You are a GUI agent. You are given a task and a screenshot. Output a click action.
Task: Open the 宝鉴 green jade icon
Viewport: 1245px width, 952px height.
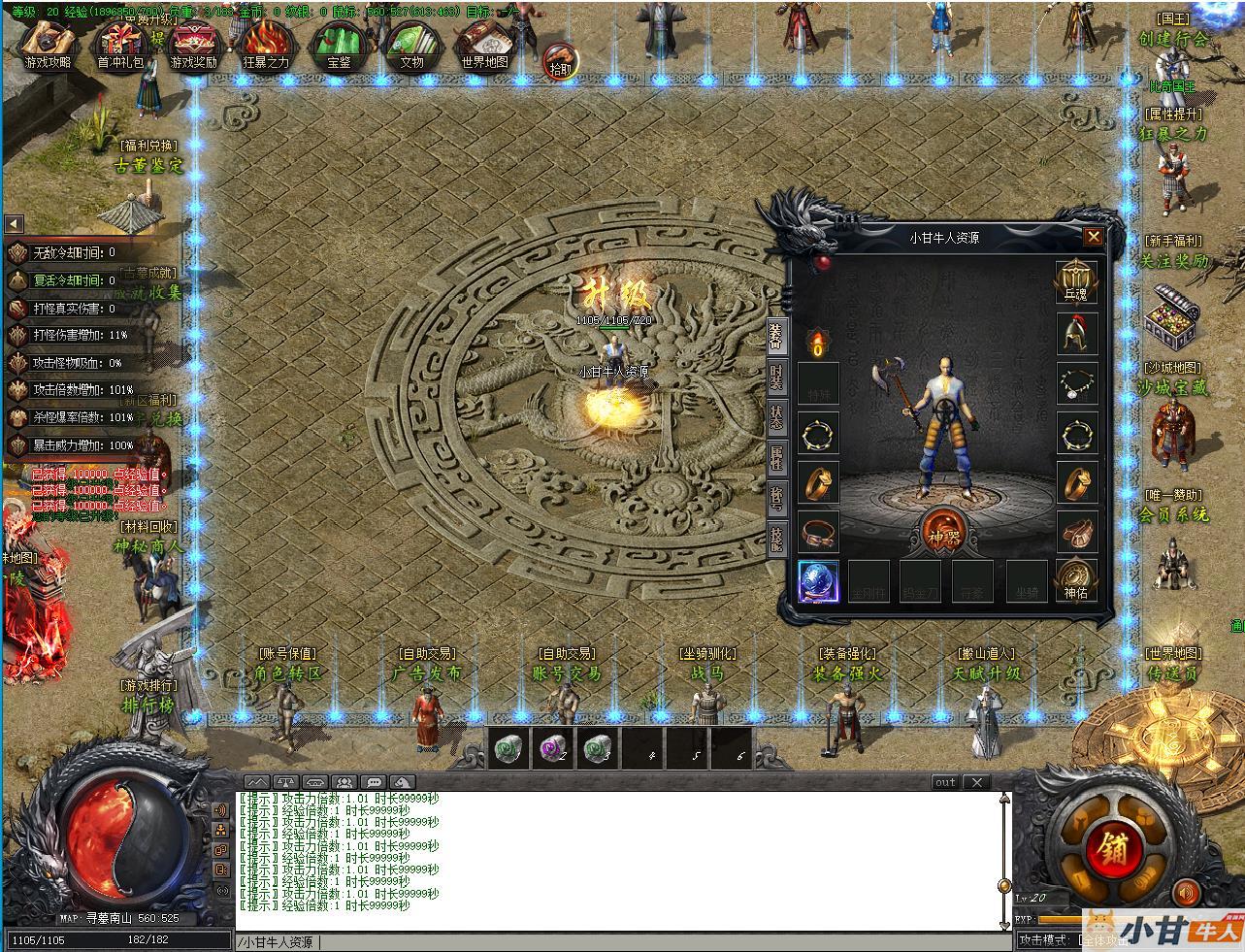click(339, 45)
